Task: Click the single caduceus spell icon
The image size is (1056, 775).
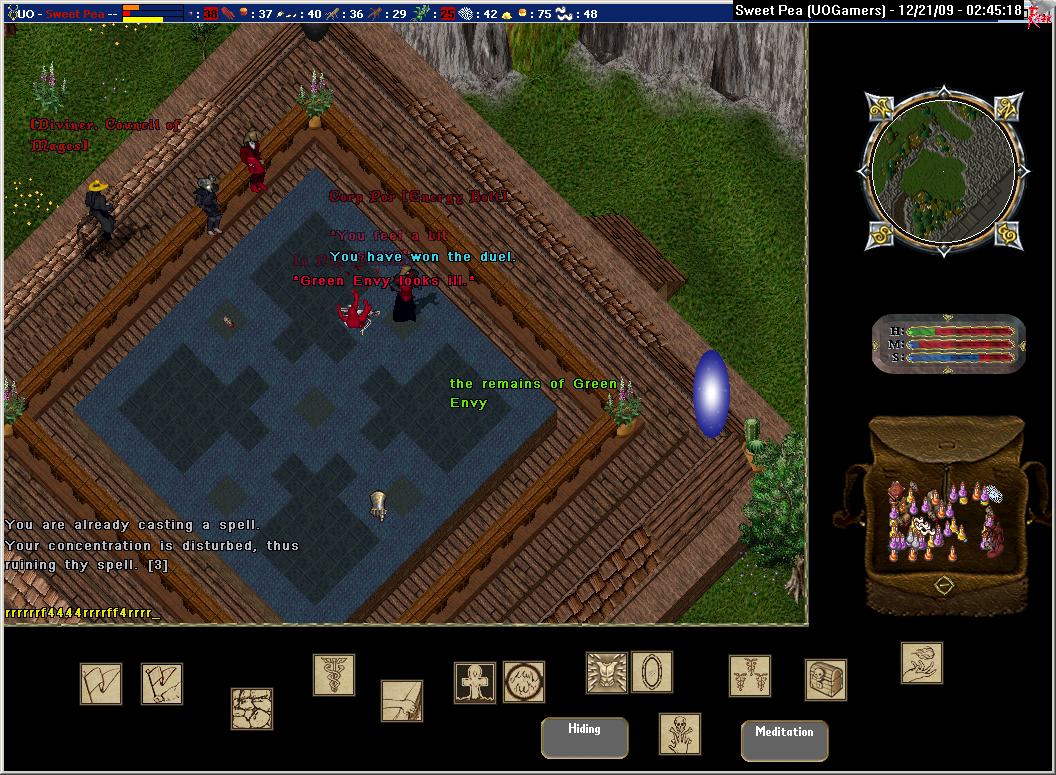Action: [333, 675]
